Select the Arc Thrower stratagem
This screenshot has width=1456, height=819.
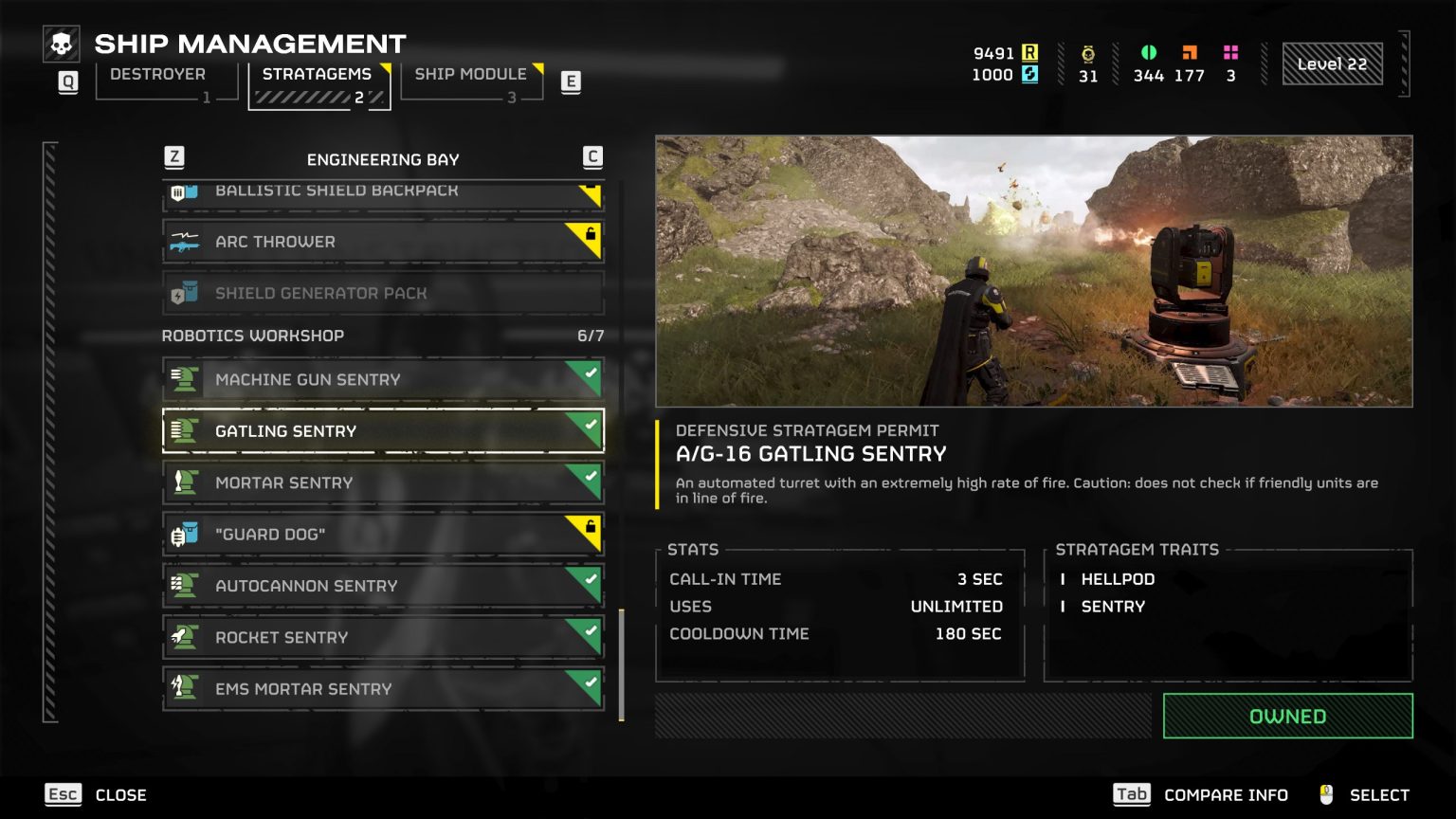click(x=383, y=242)
